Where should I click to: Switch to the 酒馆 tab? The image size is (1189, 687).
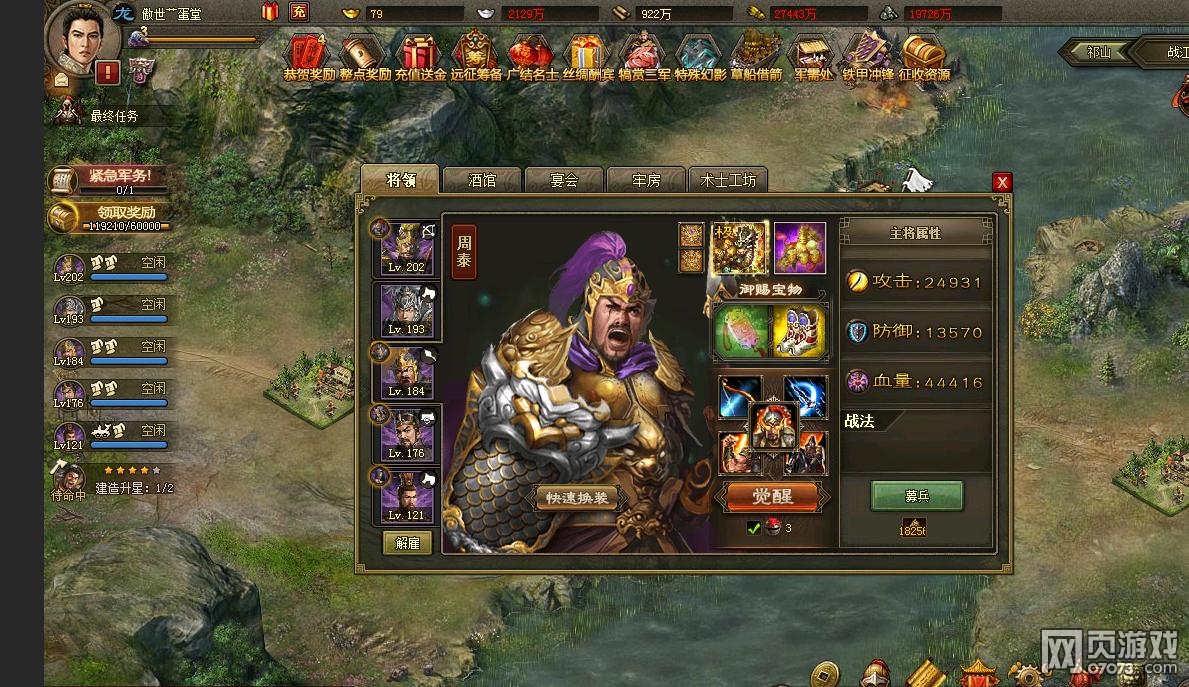(x=482, y=180)
